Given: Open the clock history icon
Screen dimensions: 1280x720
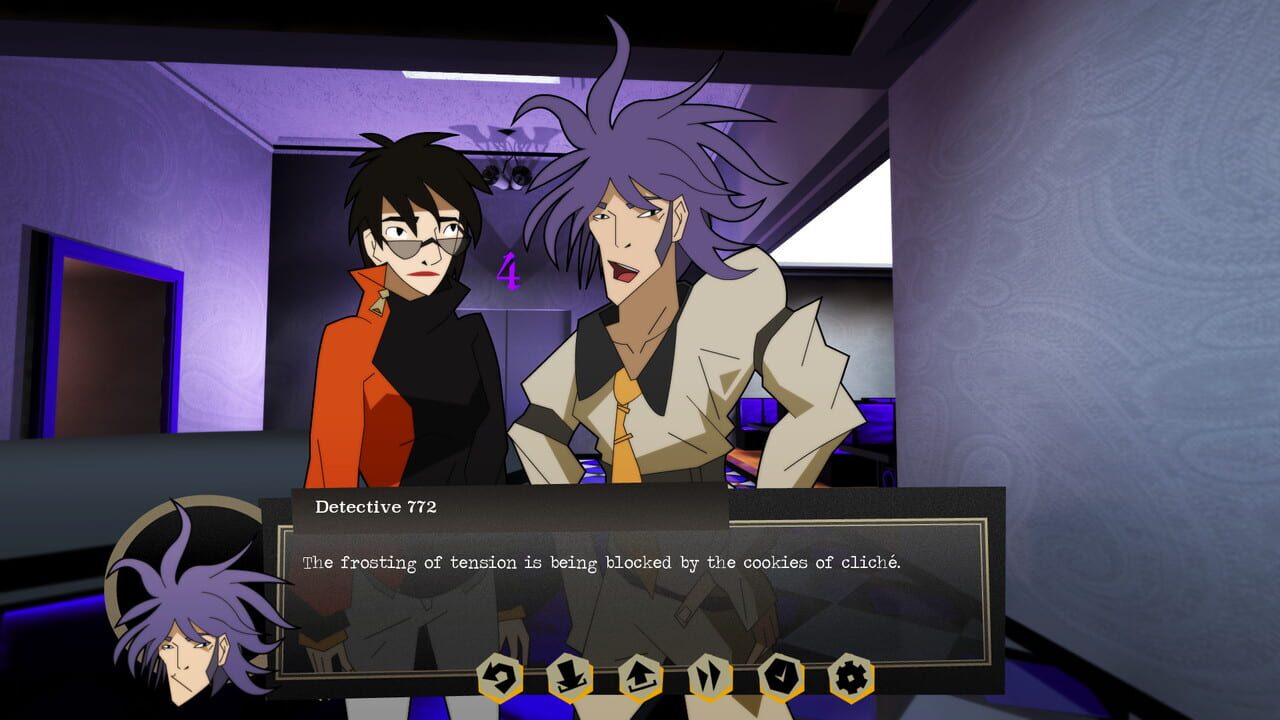Looking at the screenshot, I should pyautogui.click(x=781, y=679).
